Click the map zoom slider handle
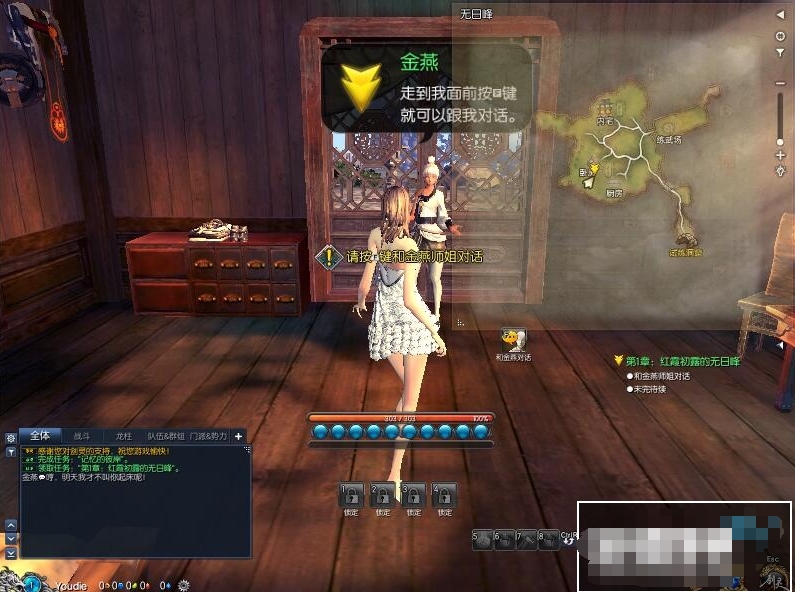The image size is (795, 592). click(780, 144)
